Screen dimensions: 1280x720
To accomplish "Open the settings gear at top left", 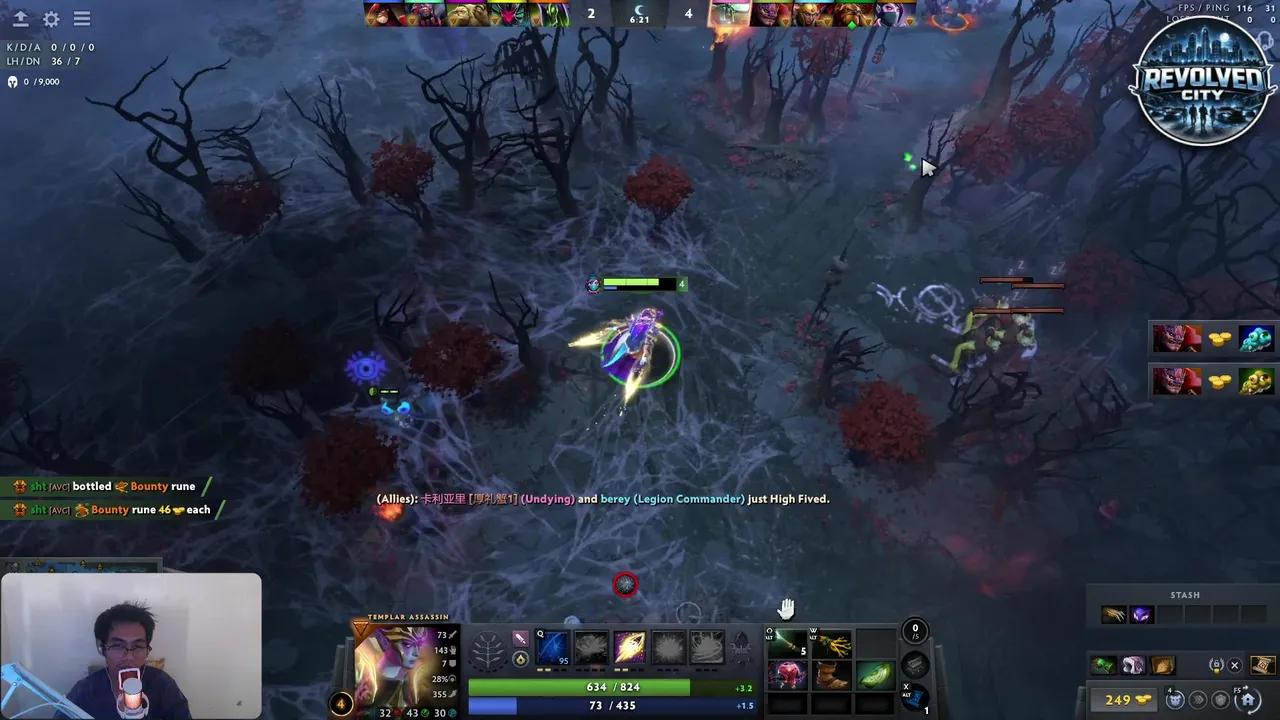I will 50,18.
